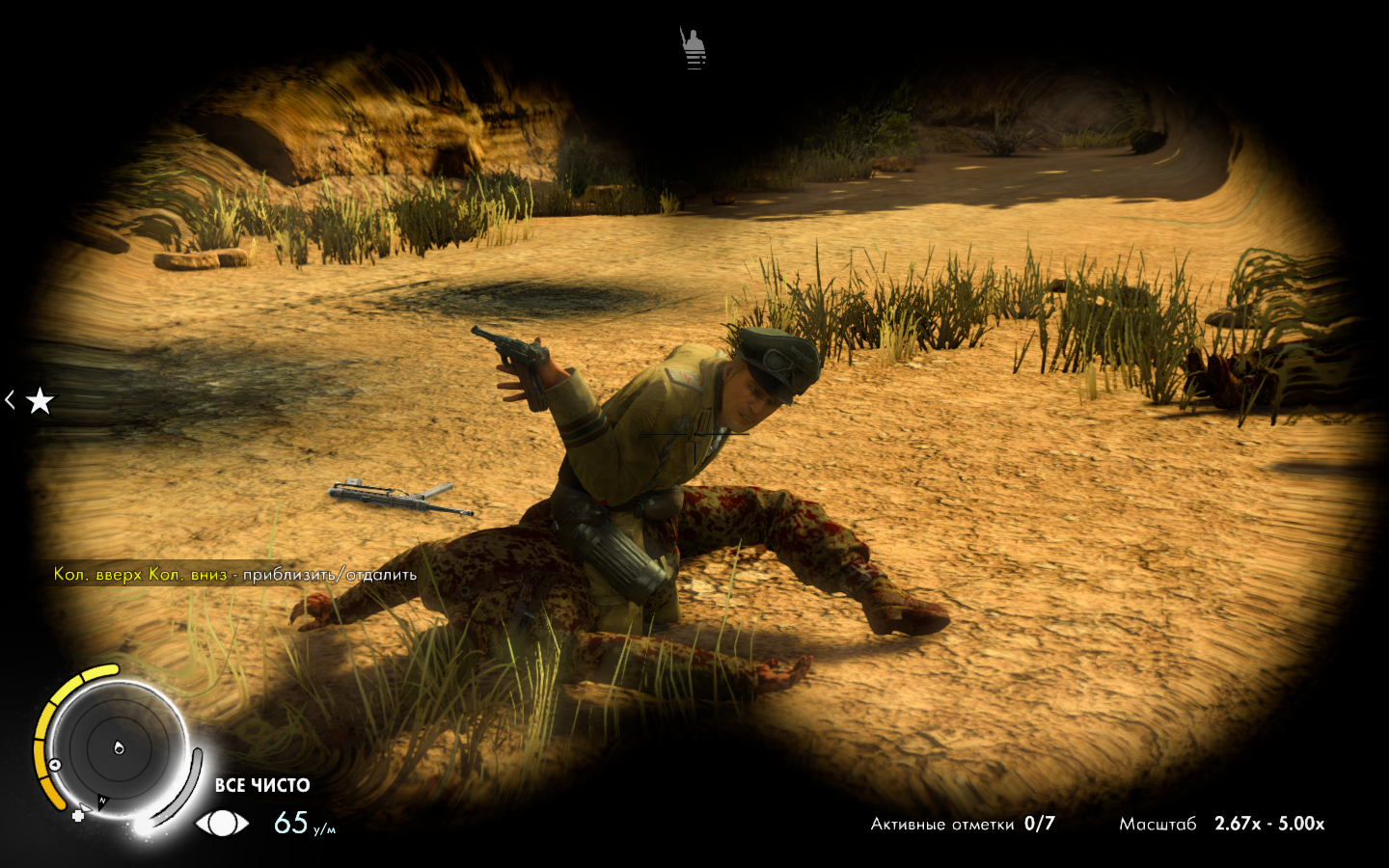This screenshot has width=1389, height=868.
Task: Select the white star objective marker
Action: (x=40, y=400)
